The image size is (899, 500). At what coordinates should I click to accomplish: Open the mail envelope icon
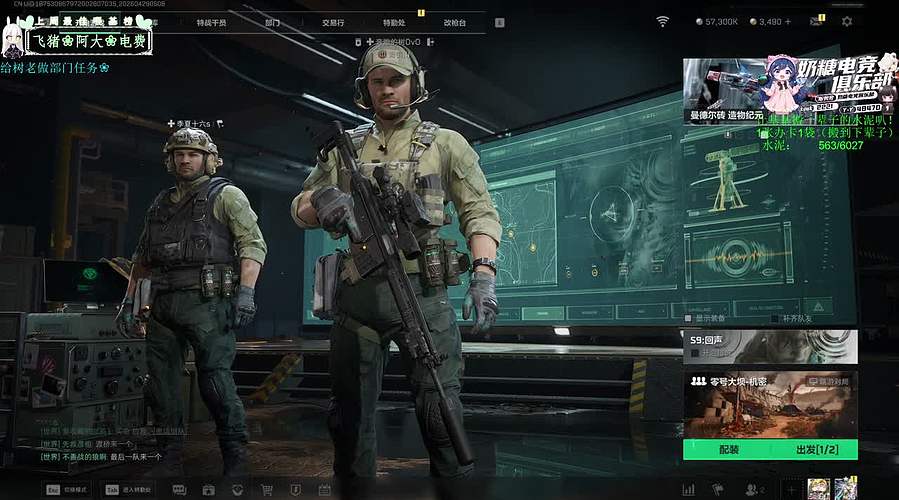(817, 21)
